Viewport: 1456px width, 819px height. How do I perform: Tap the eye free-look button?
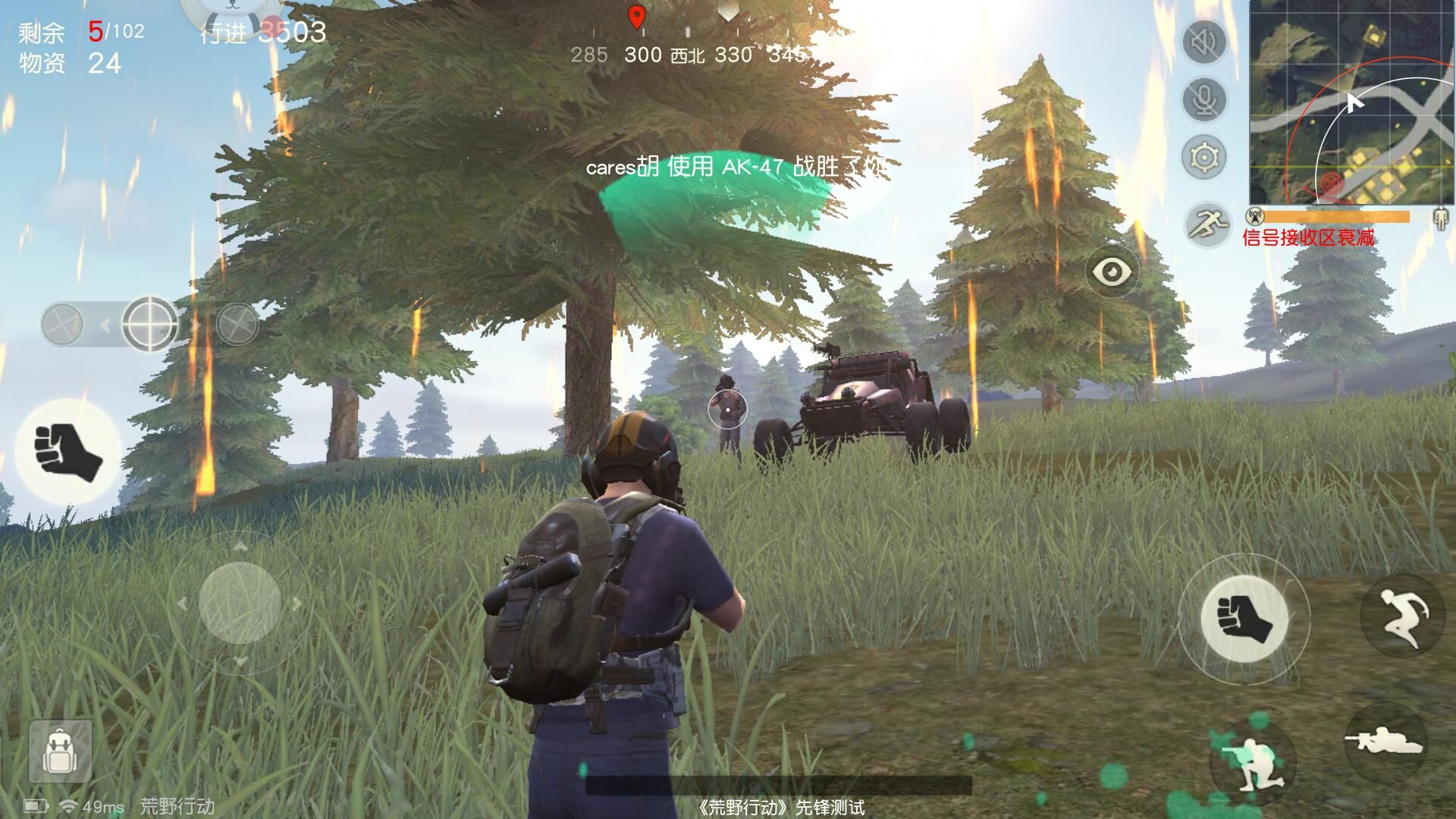click(1112, 271)
